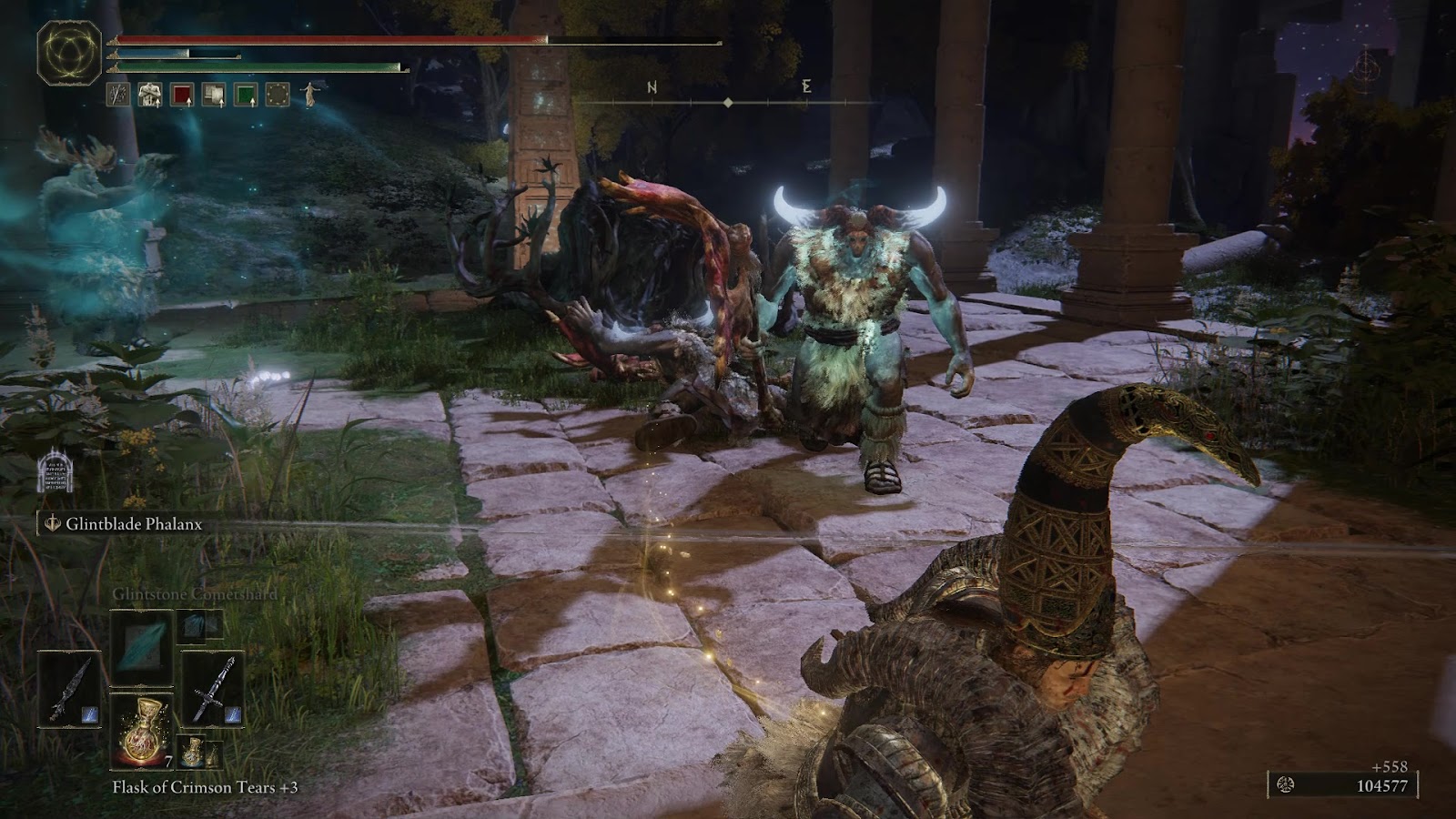The width and height of the screenshot is (1456, 819).
Task: Select the Glintstone Cometshard spell slot
Action: coord(141,647)
